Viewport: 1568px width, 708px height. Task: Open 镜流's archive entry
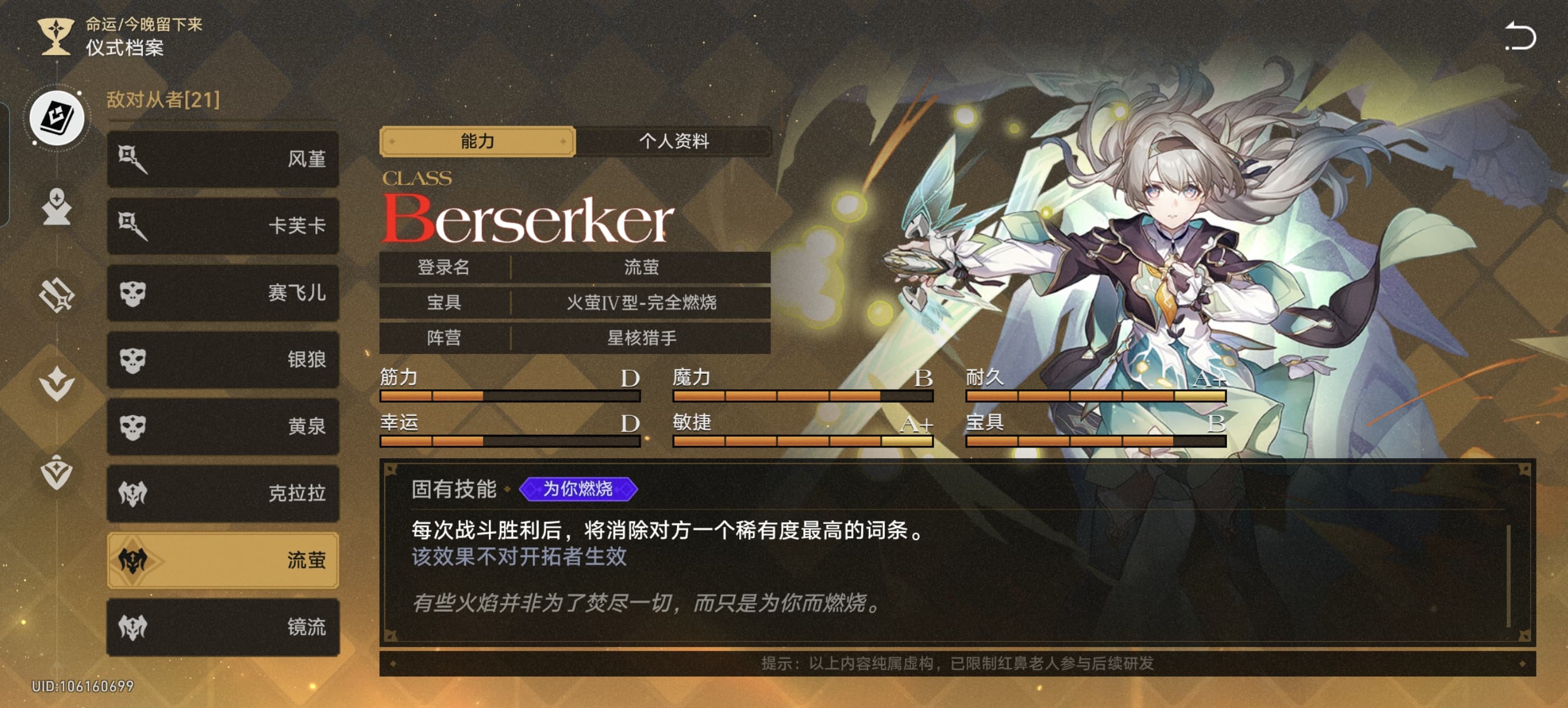pyautogui.click(x=223, y=627)
